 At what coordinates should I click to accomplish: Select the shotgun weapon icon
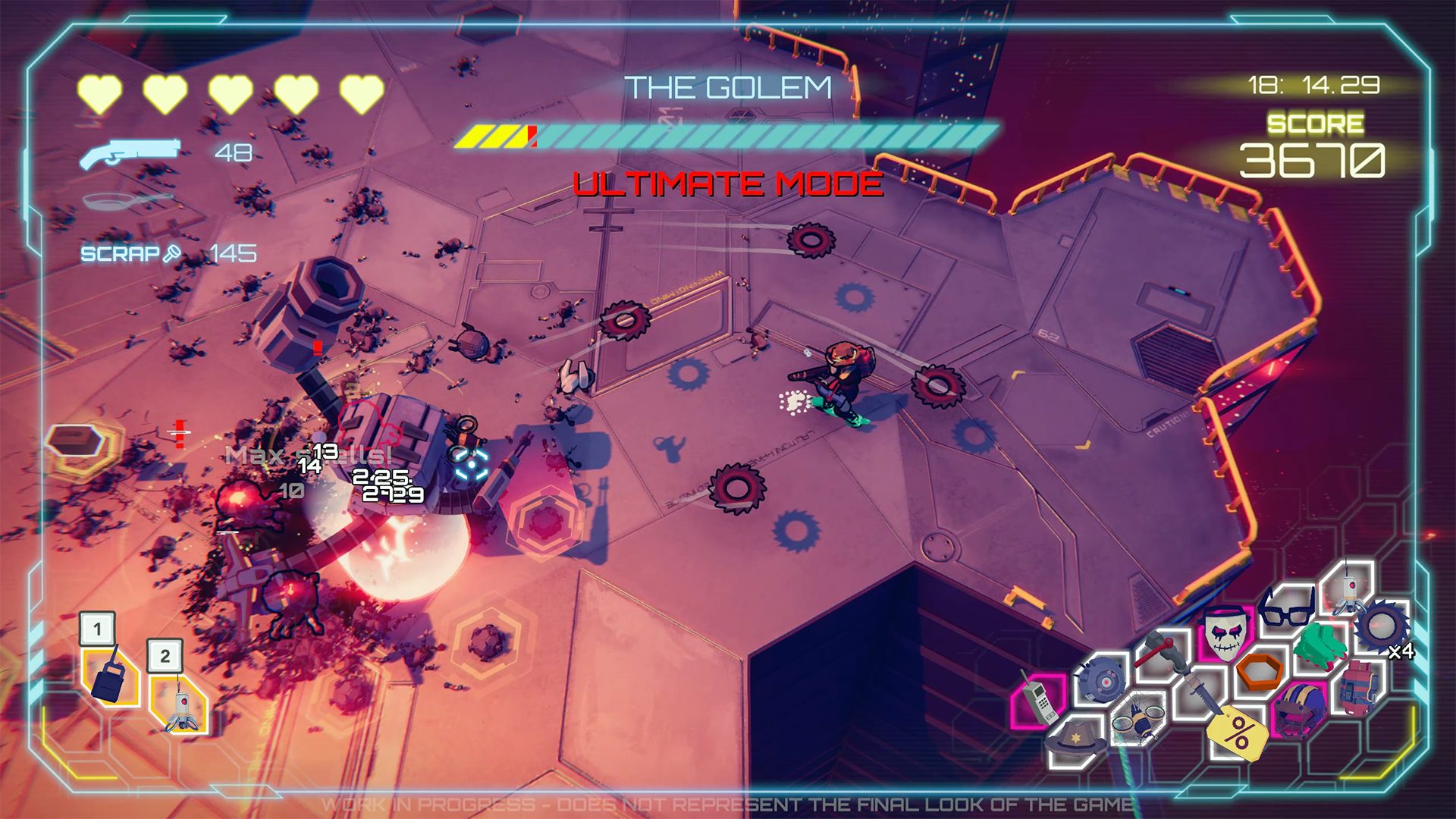pos(130,153)
